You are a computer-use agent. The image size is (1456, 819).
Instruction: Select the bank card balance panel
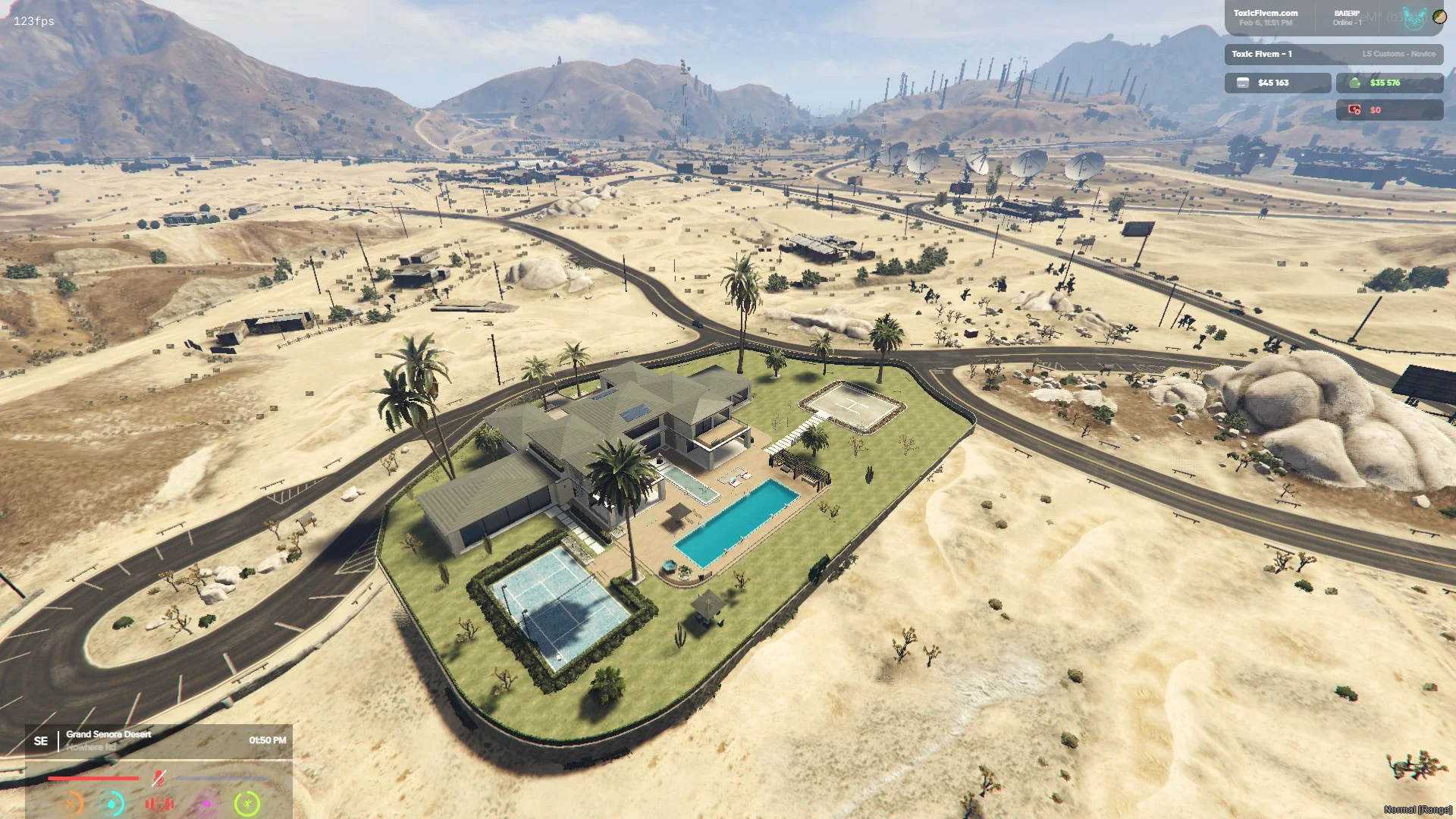tap(1277, 83)
